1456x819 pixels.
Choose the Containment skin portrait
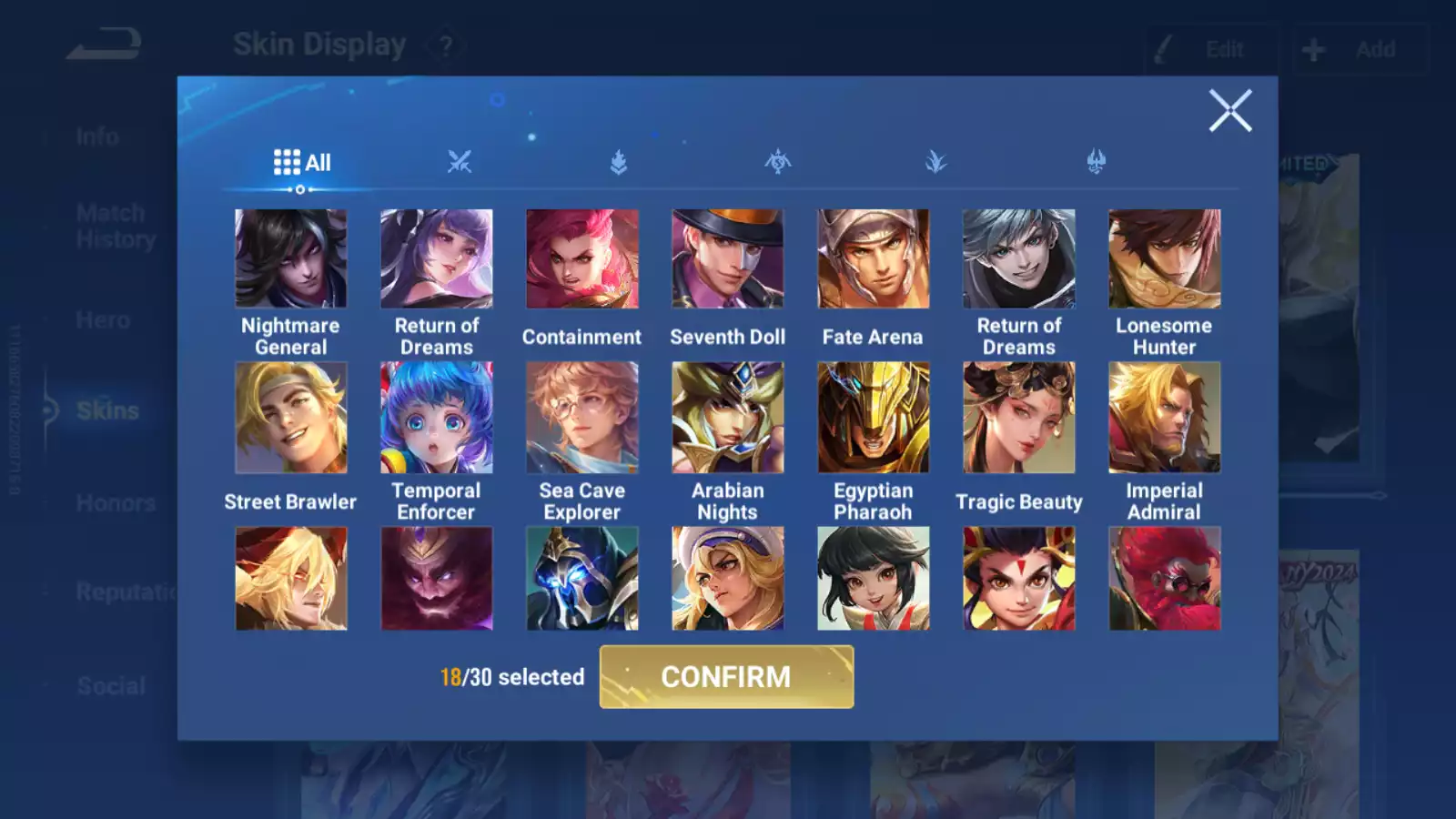(x=582, y=259)
